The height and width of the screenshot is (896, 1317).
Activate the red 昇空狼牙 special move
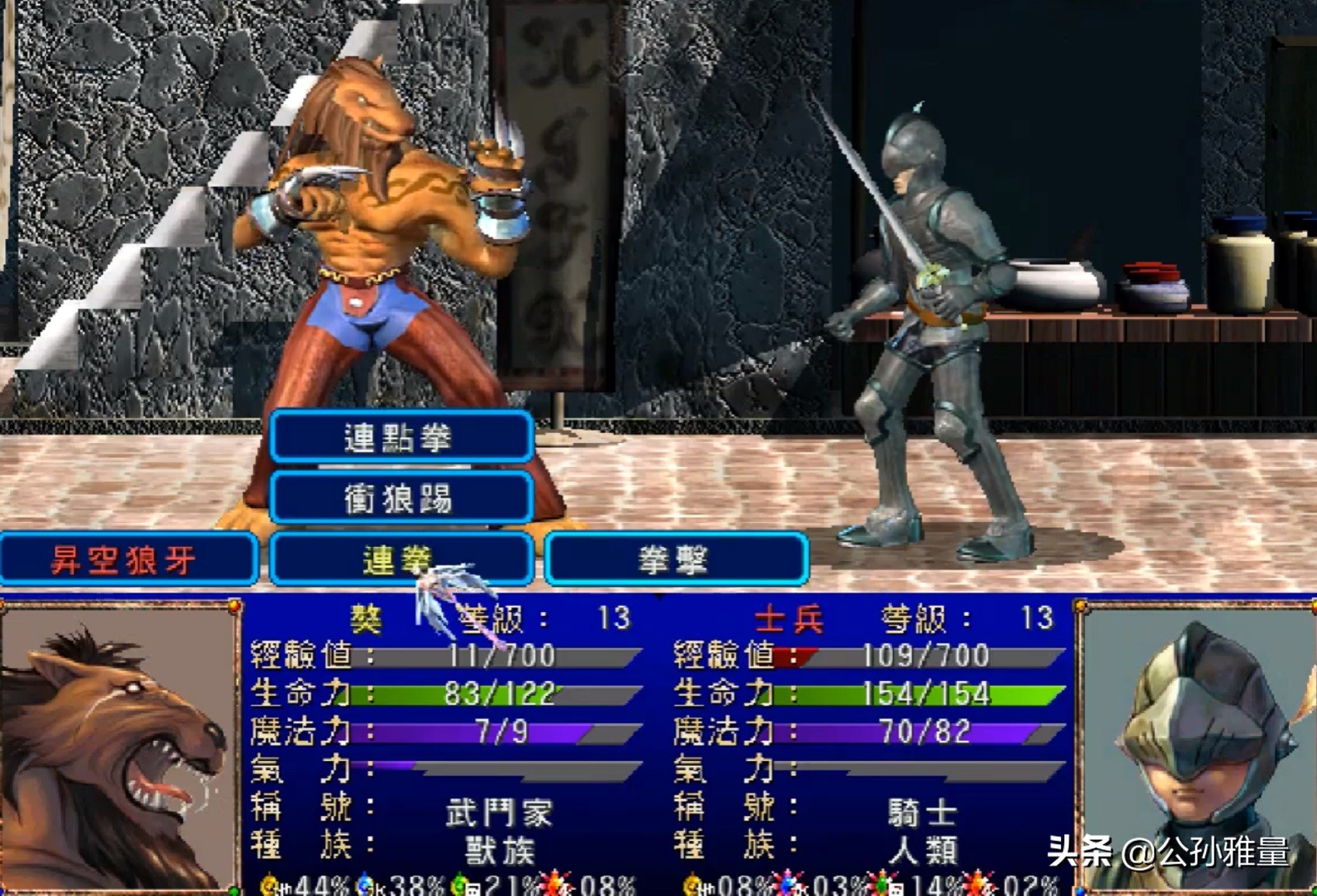click(127, 559)
